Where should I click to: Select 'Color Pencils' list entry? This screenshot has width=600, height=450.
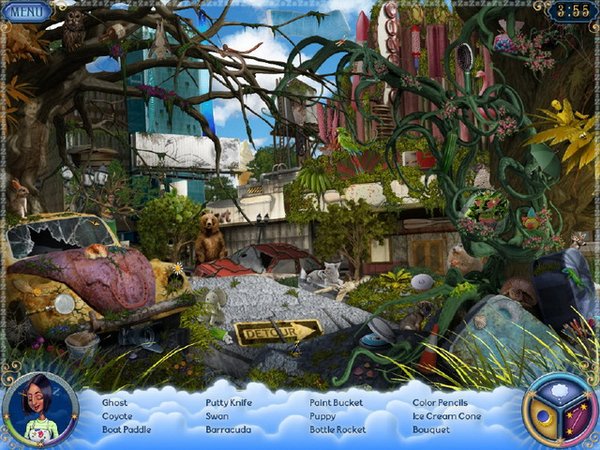(441, 403)
